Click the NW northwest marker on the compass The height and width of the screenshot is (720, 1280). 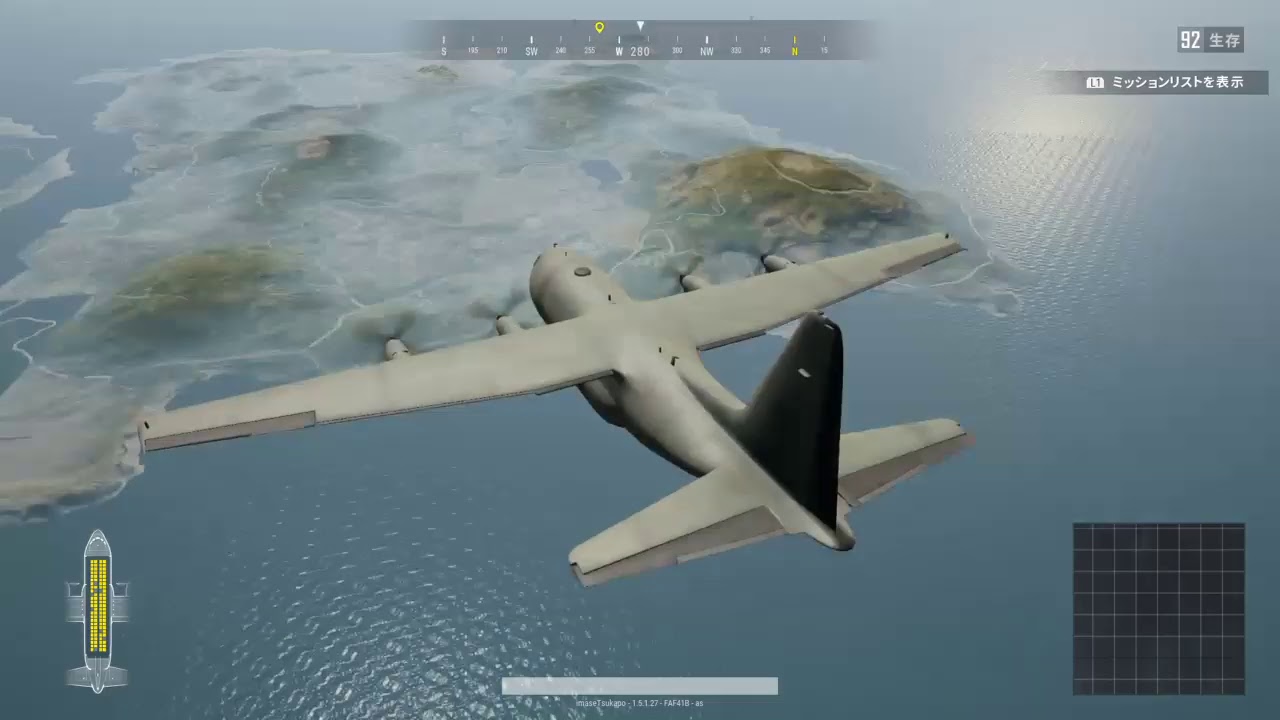click(x=706, y=48)
